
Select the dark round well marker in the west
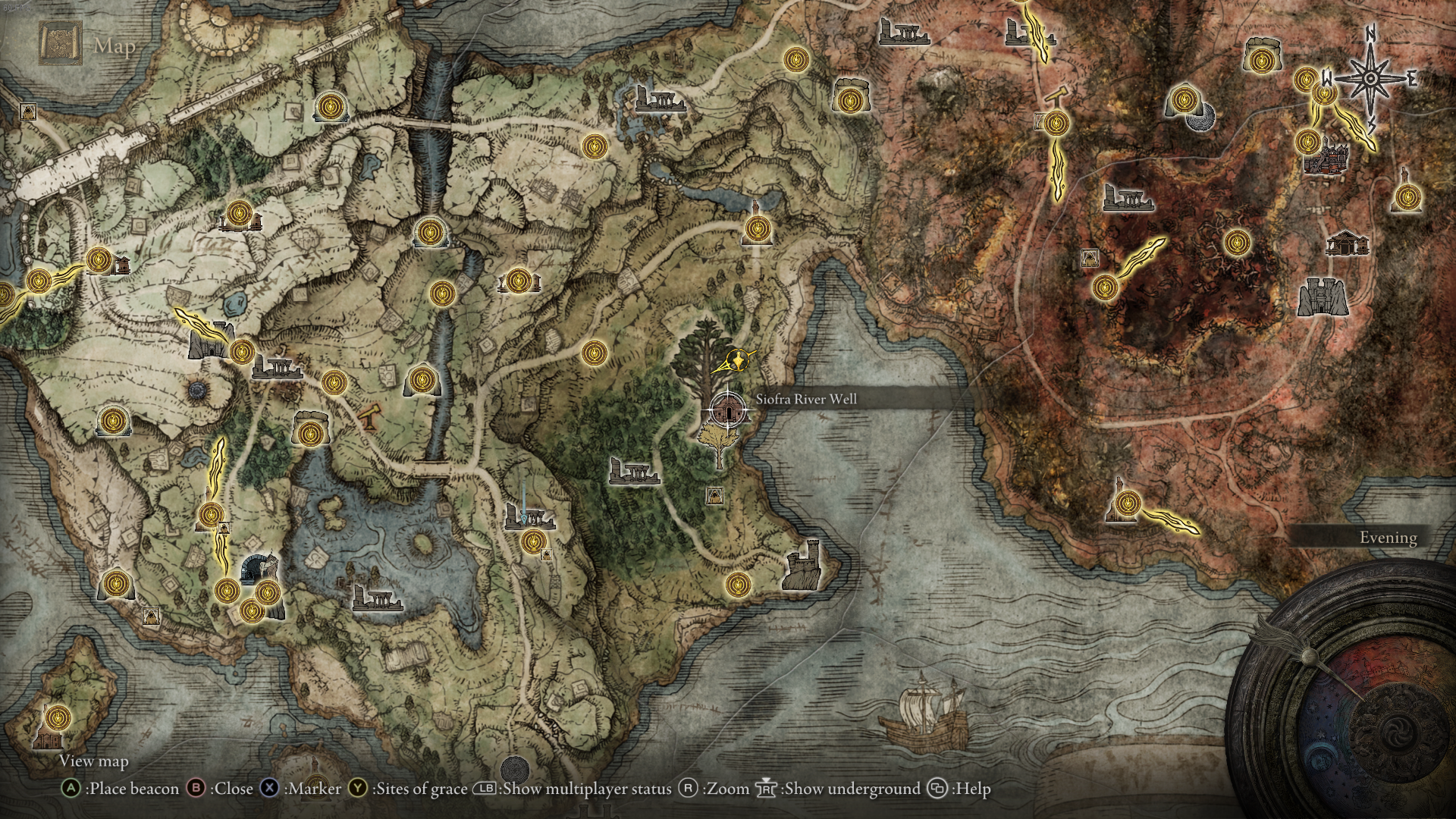(x=199, y=391)
